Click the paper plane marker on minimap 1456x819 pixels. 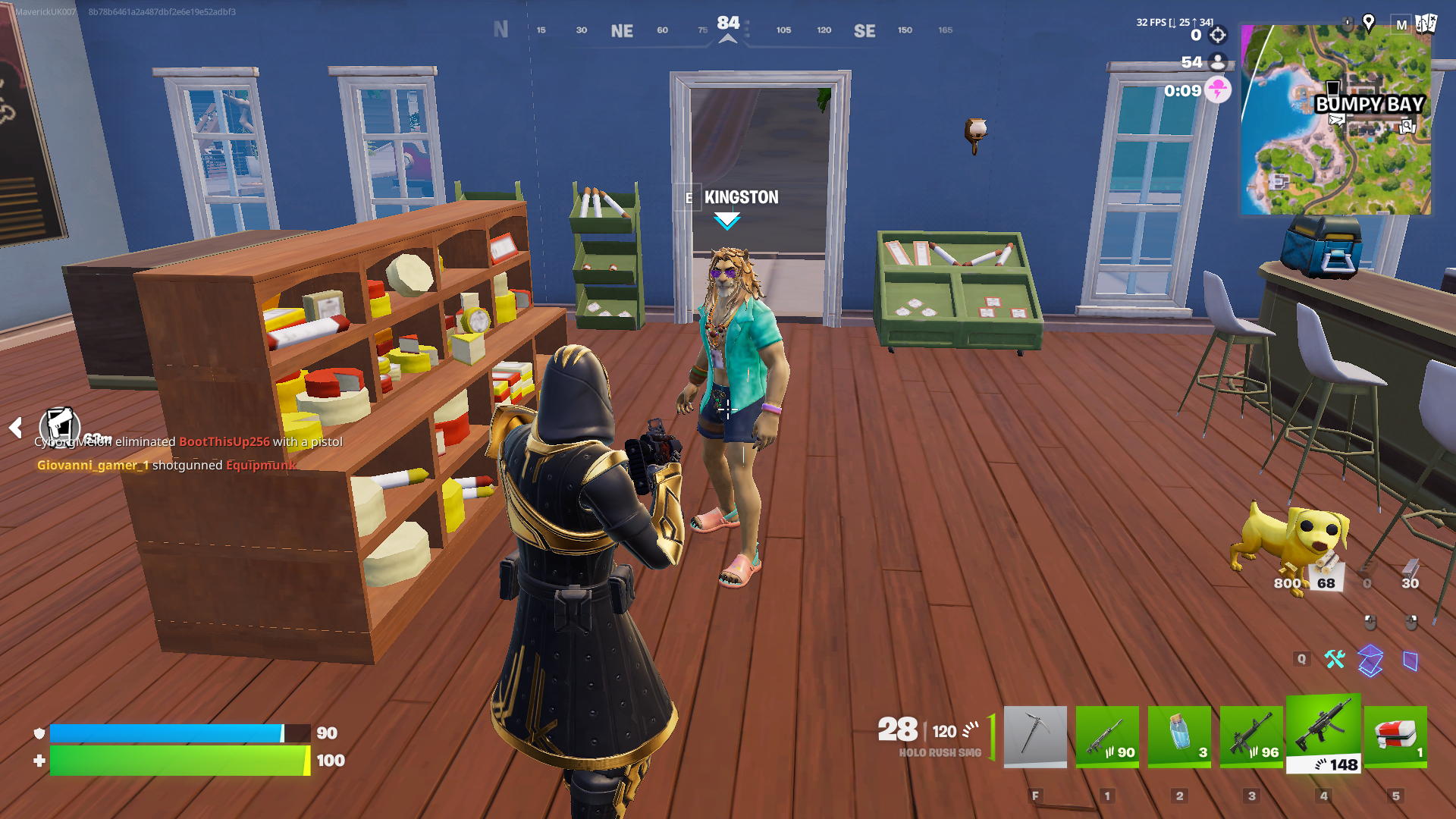coord(1336,120)
